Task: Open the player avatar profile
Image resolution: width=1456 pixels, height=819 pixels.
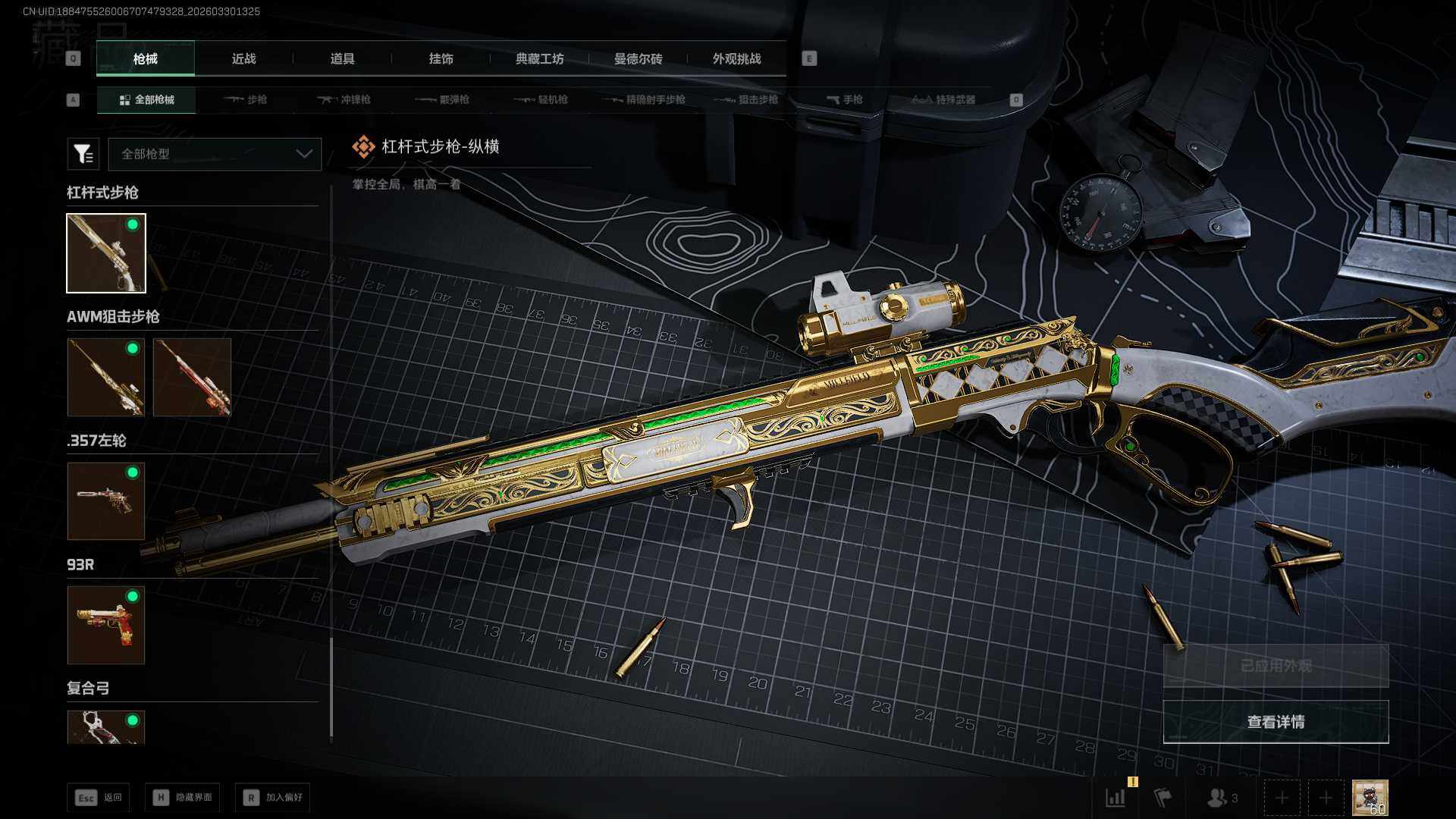Action: coord(1370,798)
